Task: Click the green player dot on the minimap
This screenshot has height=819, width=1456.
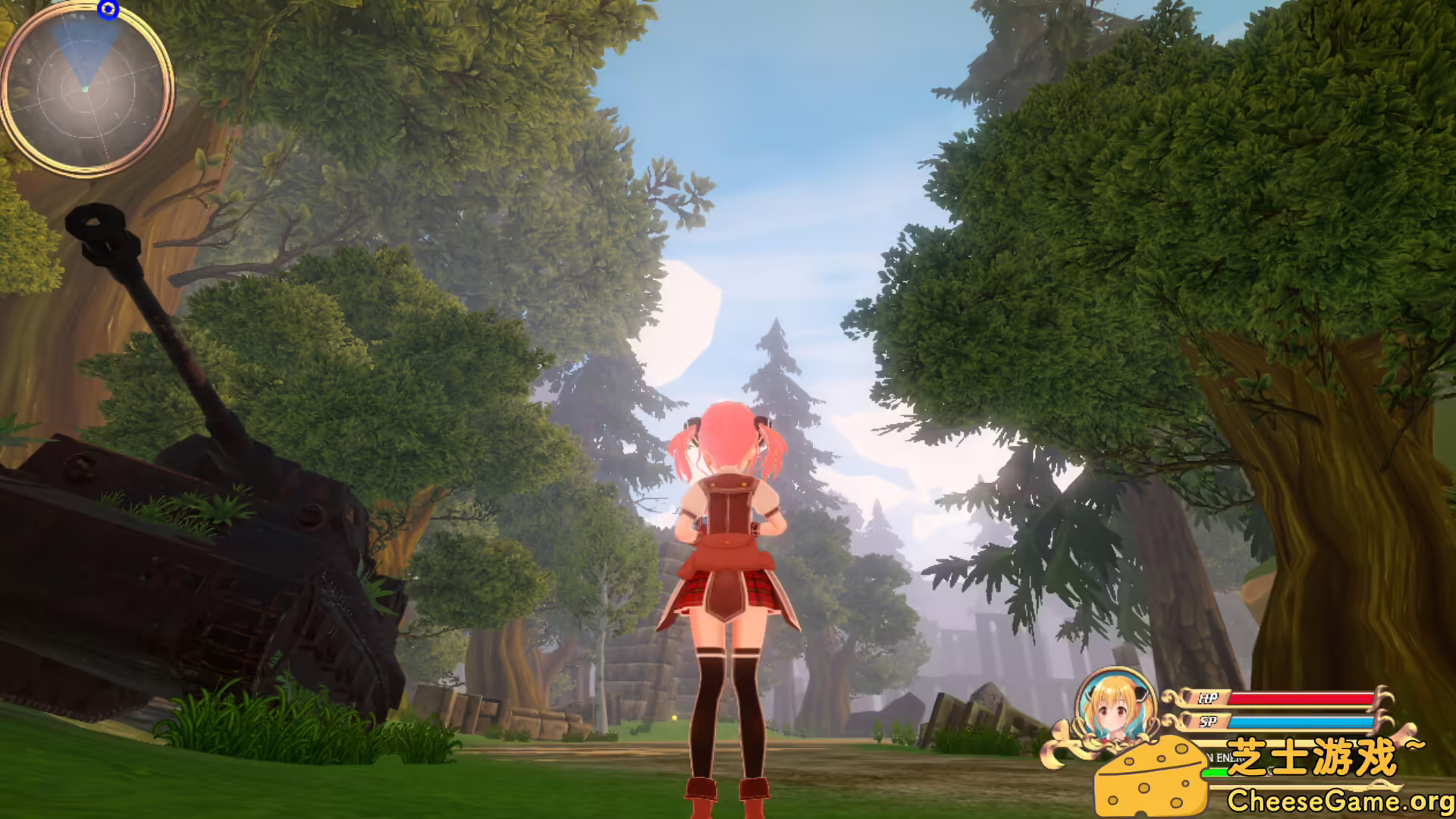Action: [86, 89]
